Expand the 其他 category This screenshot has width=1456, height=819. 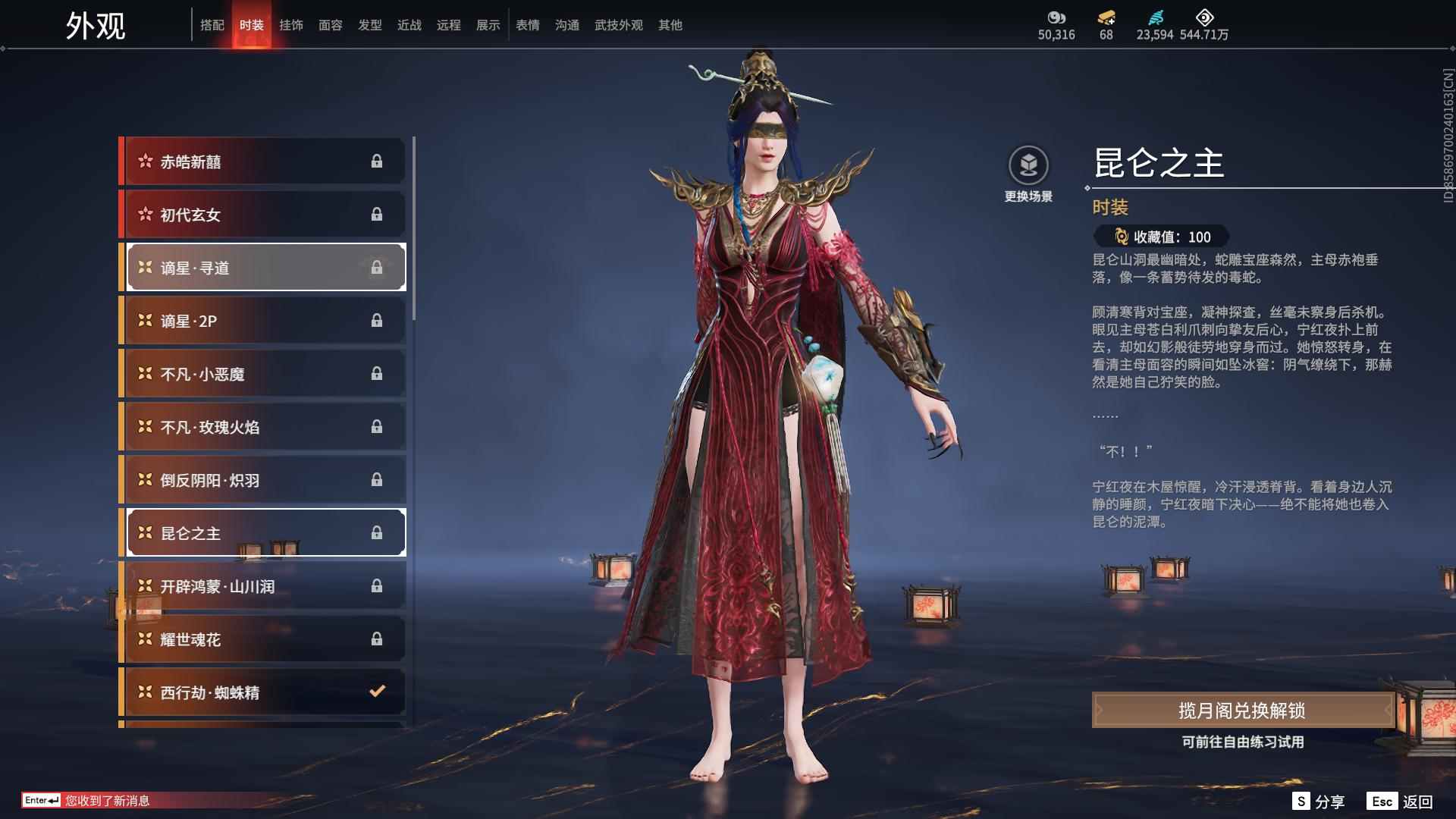(670, 25)
